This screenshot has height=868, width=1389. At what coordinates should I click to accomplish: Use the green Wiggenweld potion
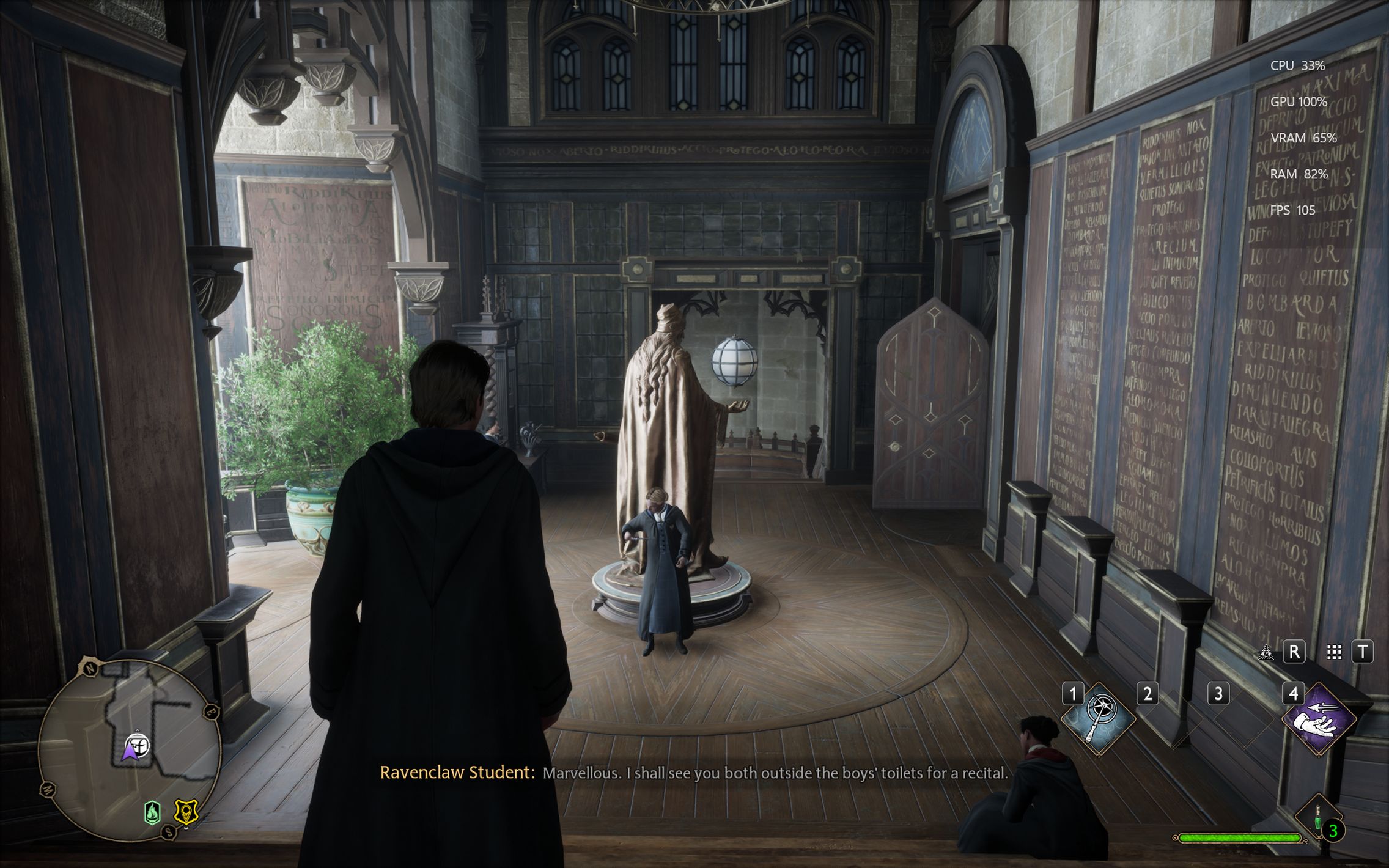1318,818
